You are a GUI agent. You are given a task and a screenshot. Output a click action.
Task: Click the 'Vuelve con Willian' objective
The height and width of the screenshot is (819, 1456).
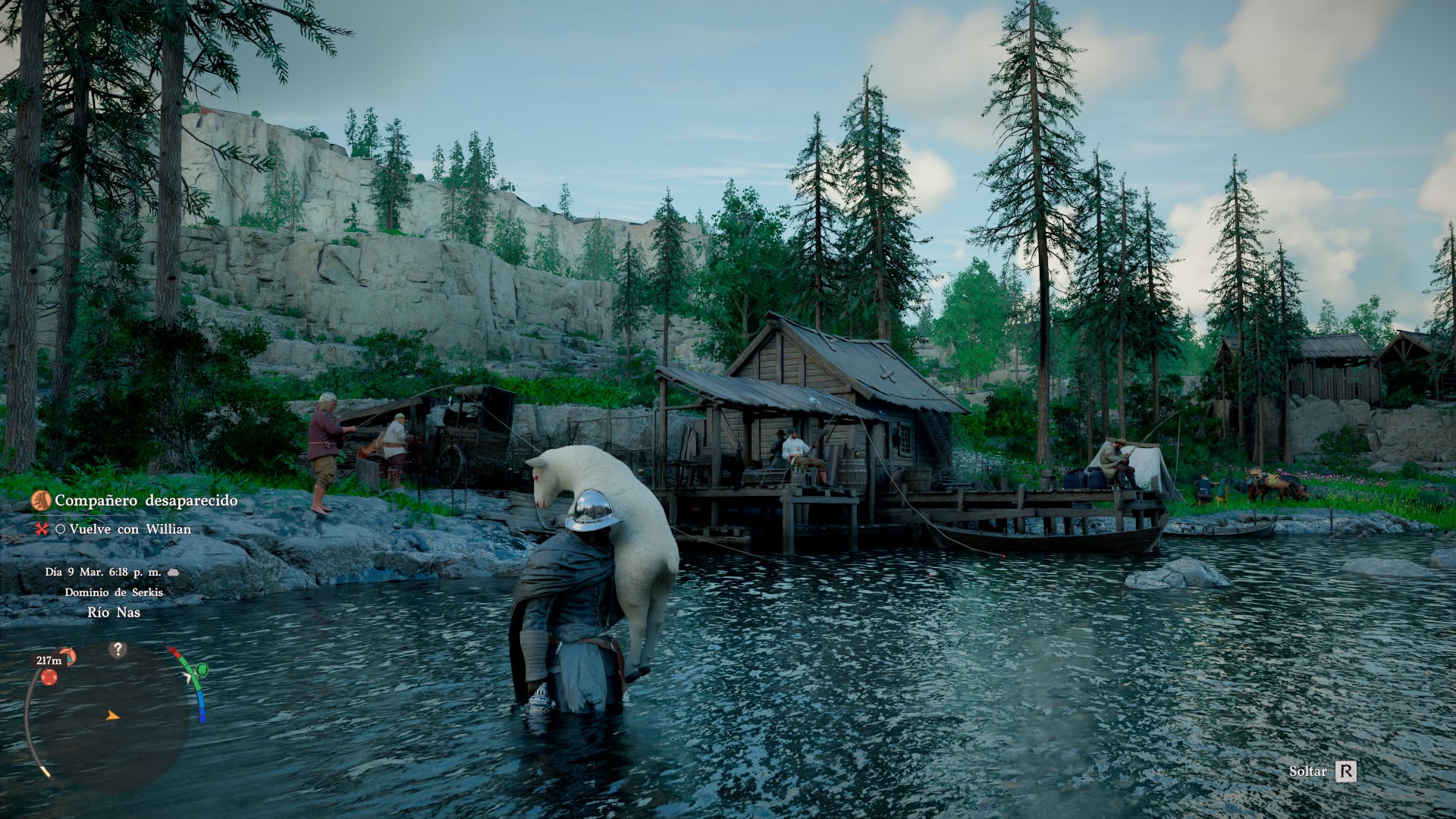pyautogui.click(x=130, y=529)
